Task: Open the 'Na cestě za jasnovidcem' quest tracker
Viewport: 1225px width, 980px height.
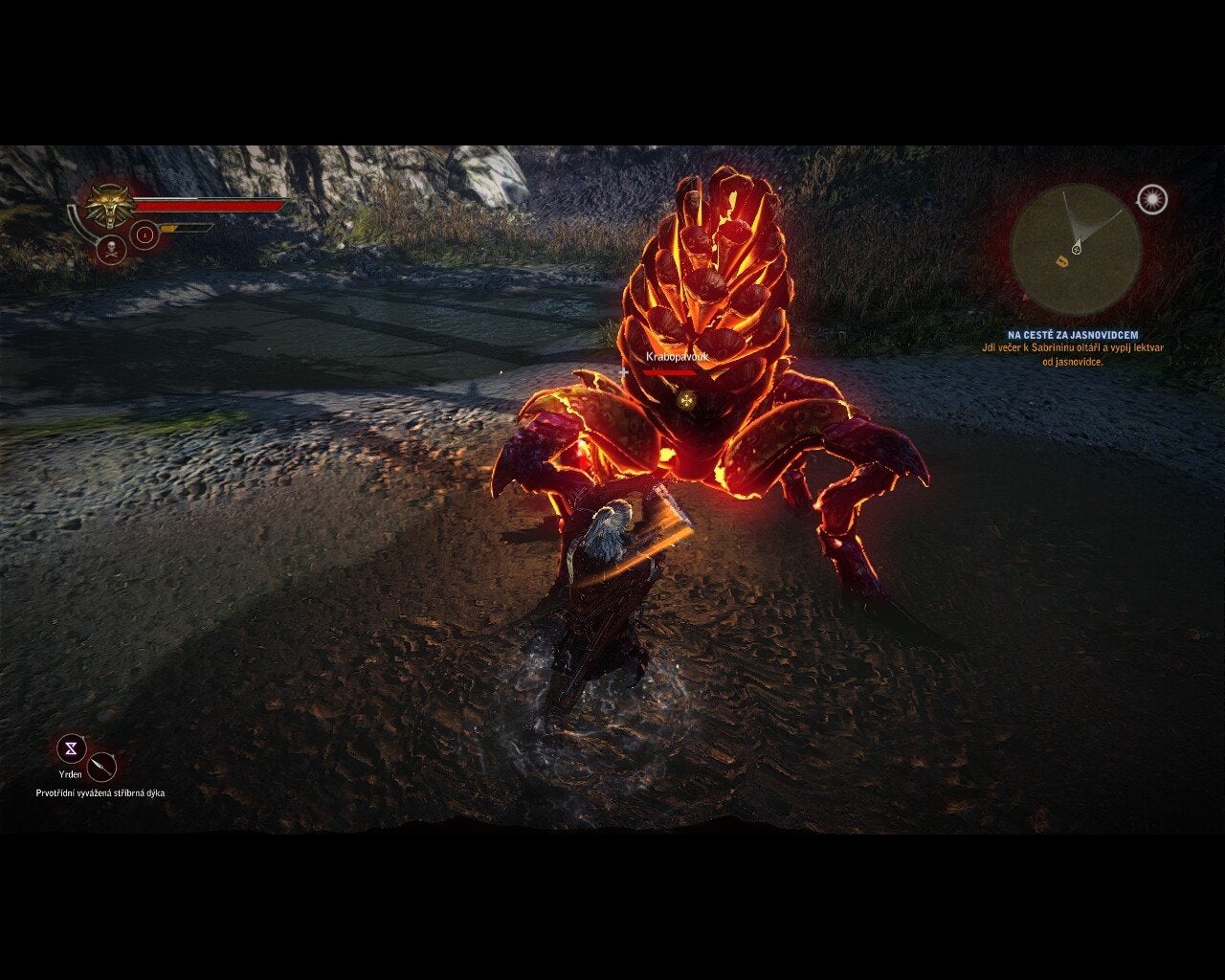Action: [x=1072, y=336]
